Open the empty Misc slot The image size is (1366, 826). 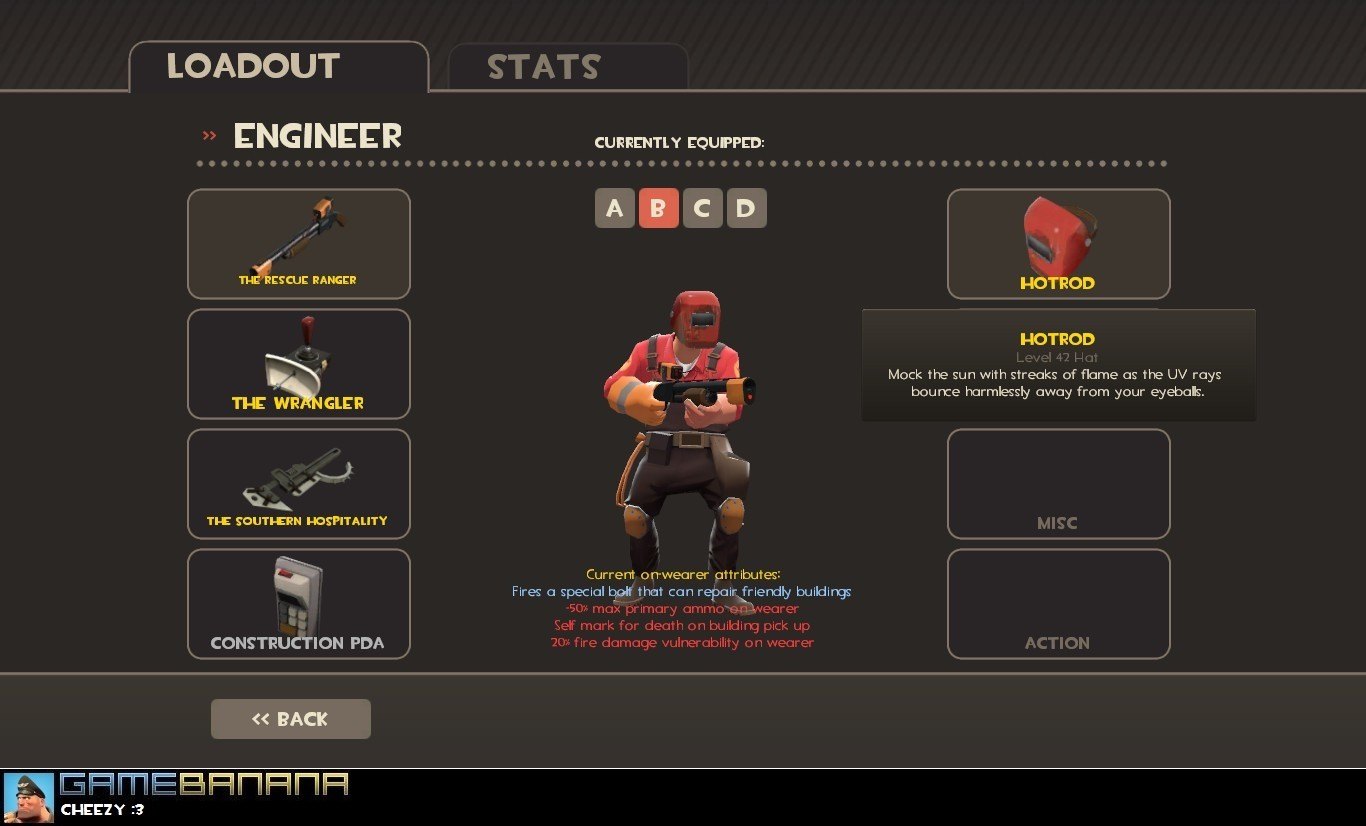coord(1058,483)
